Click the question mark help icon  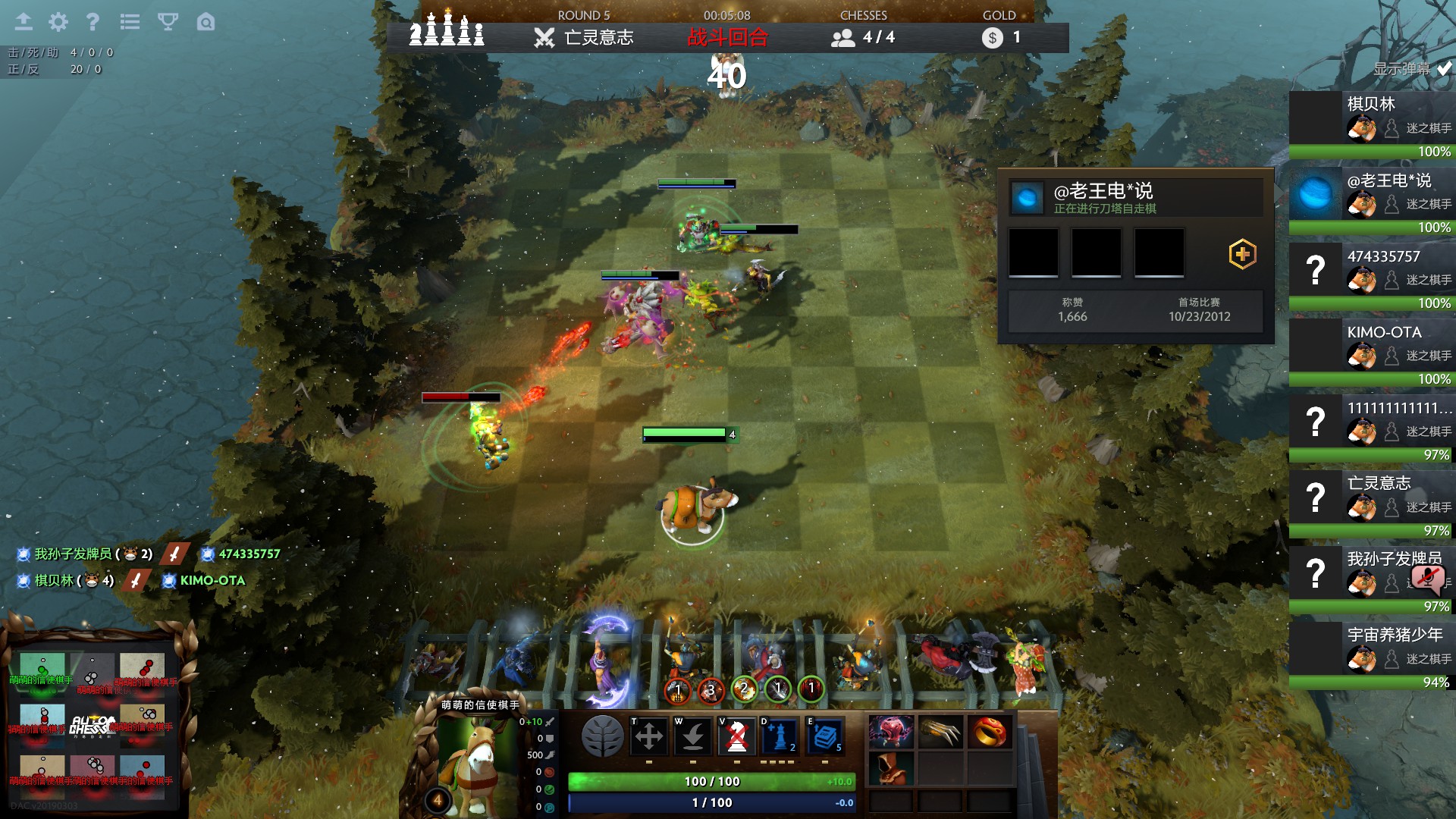93,22
